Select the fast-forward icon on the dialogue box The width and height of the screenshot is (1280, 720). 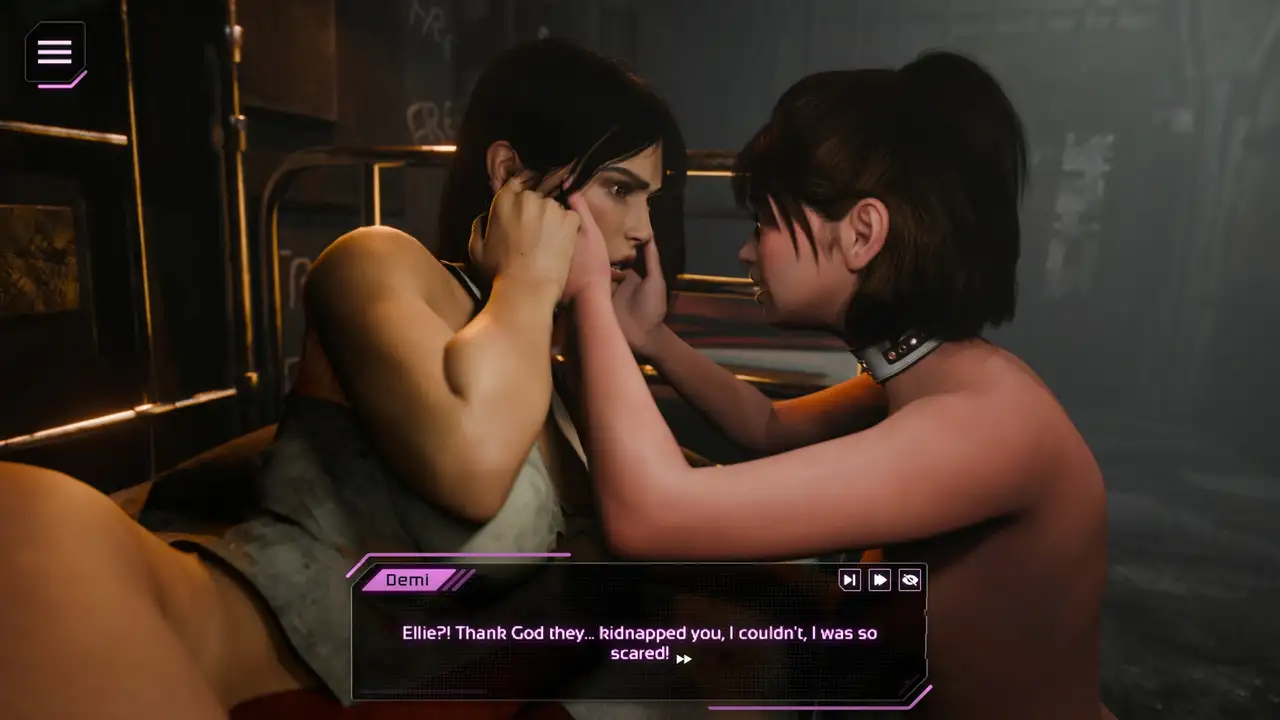[879, 580]
